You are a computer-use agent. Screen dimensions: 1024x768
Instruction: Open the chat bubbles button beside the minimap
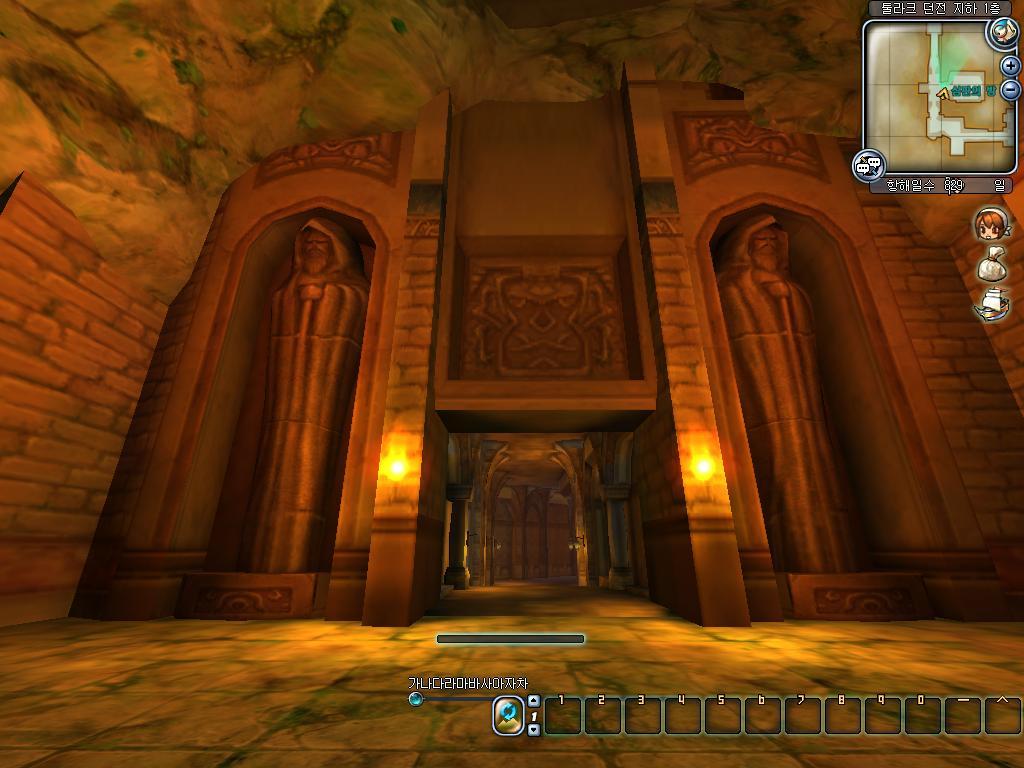point(868,165)
